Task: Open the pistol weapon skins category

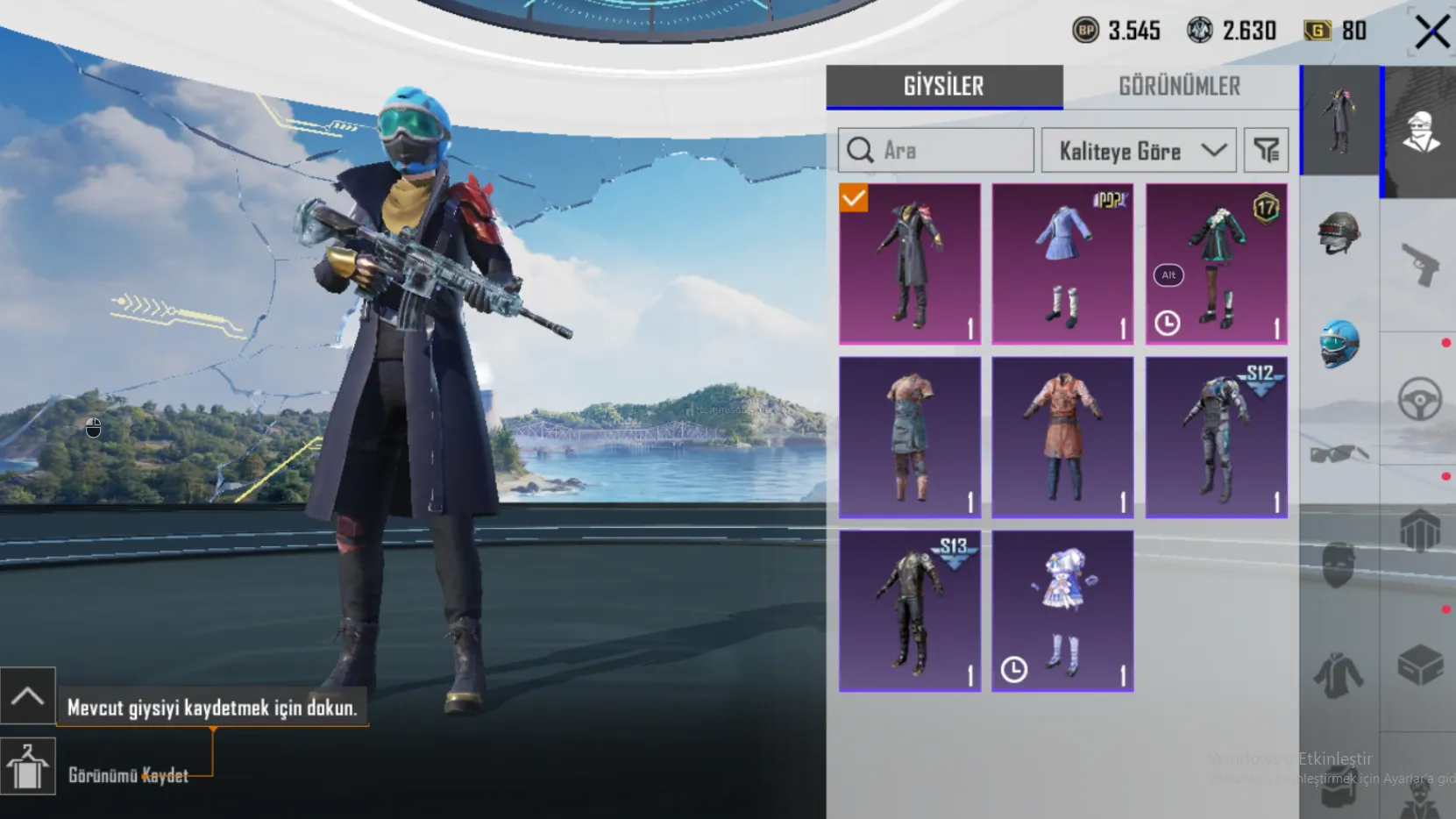Action: pos(1419,263)
